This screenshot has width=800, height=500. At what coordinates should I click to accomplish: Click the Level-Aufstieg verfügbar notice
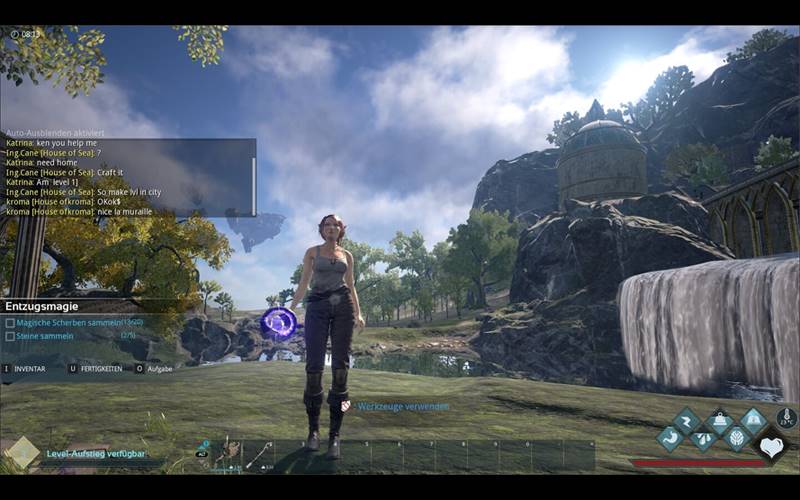tap(95, 453)
